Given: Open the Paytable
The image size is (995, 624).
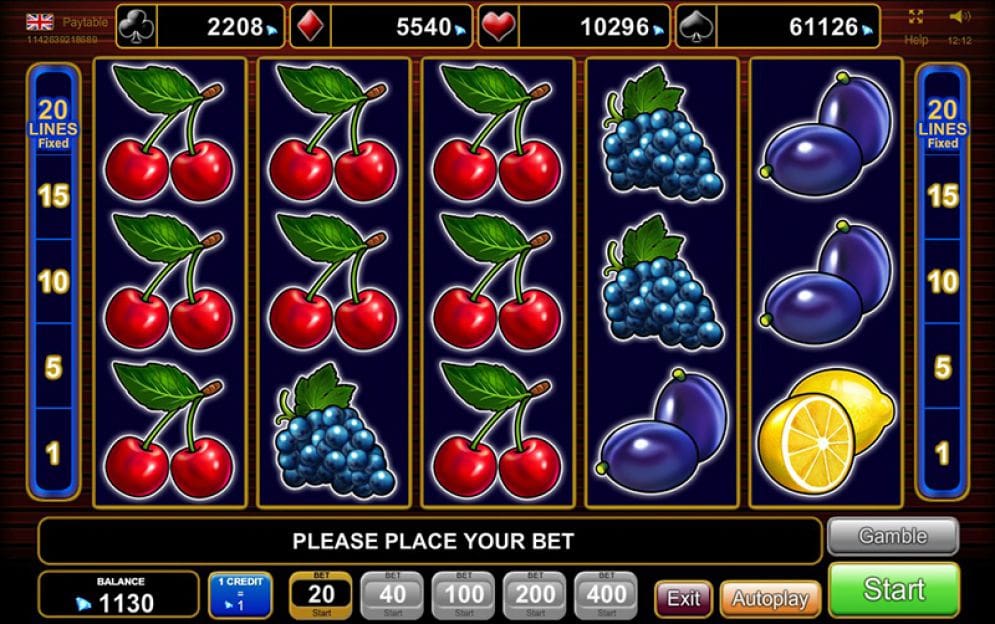Looking at the screenshot, I should click(85, 22).
